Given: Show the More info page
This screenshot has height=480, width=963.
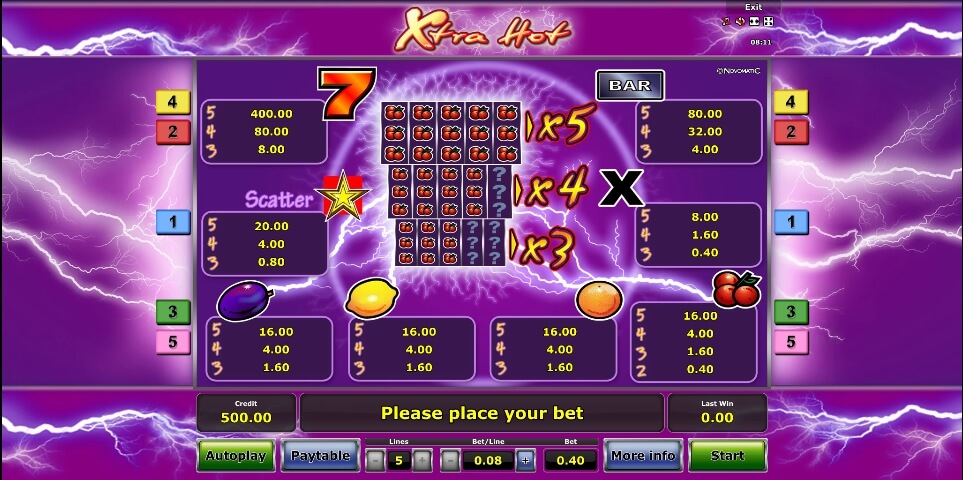Looking at the screenshot, I should coord(641,456).
